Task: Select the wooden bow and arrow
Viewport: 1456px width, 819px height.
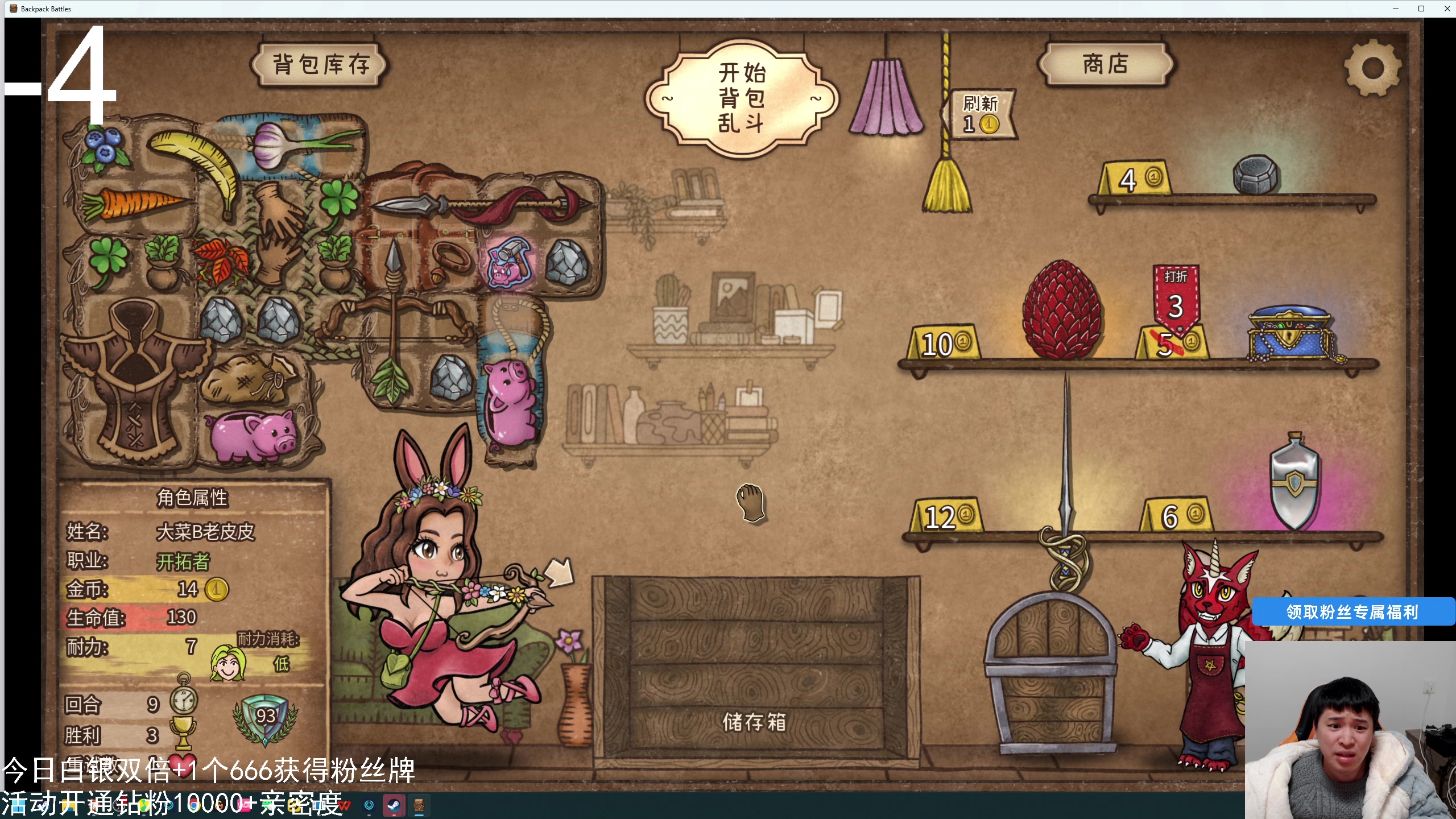Action: pos(394,321)
